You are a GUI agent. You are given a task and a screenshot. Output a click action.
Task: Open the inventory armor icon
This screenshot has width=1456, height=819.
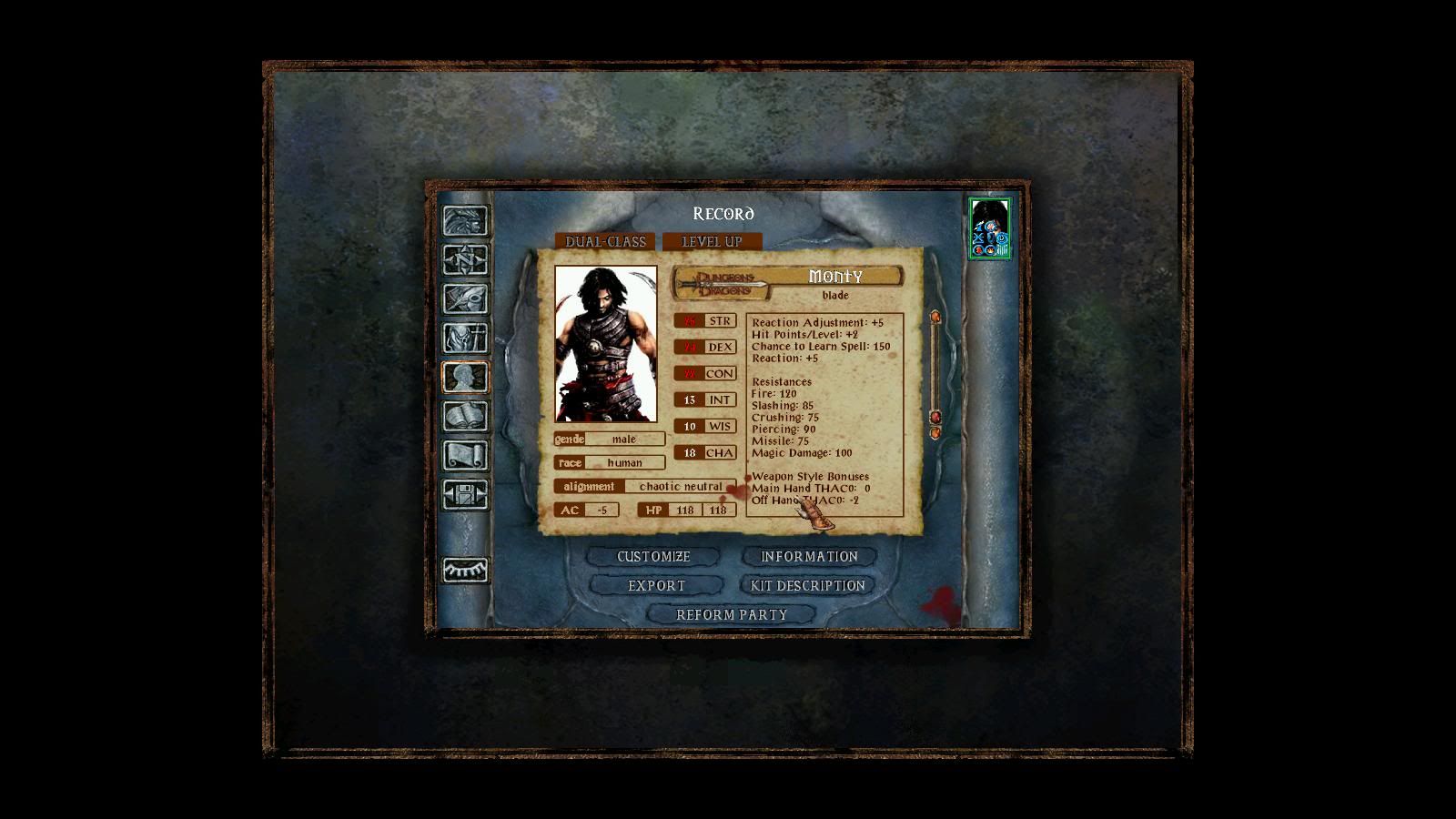pyautogui.click(x=465, y=339)
